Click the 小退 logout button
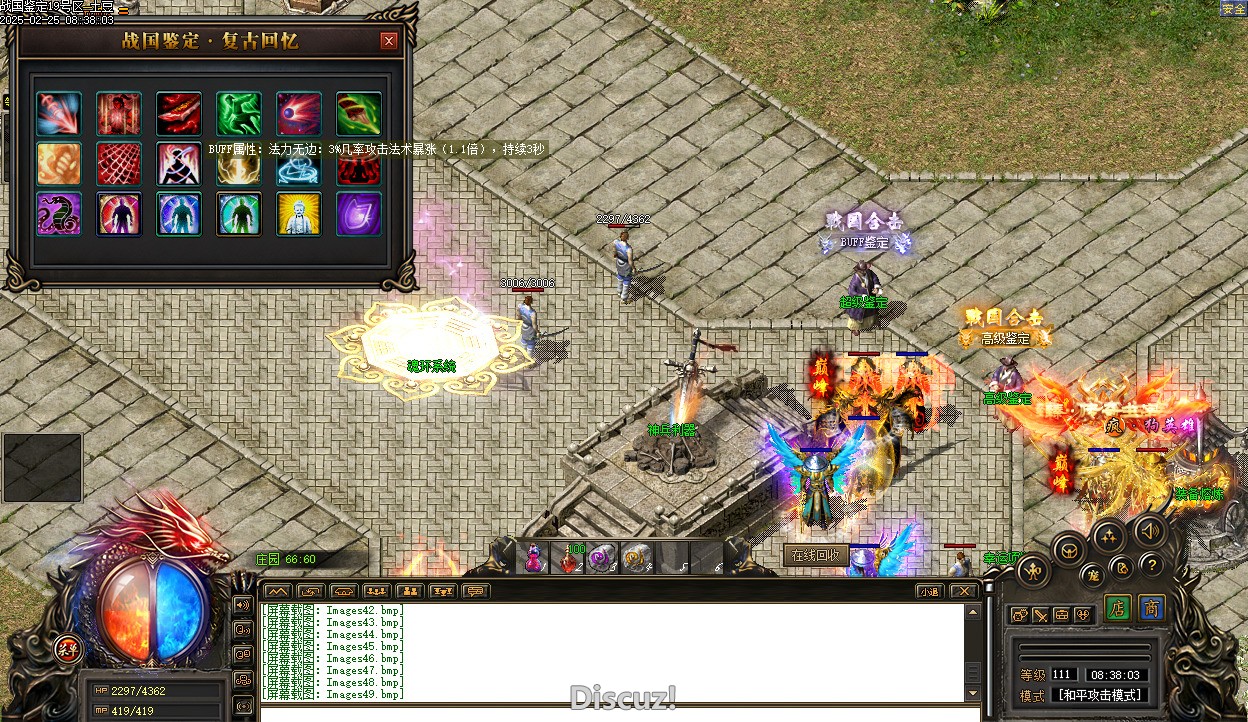This screenshot has height=722, width=1248. (x=930, y=591)
